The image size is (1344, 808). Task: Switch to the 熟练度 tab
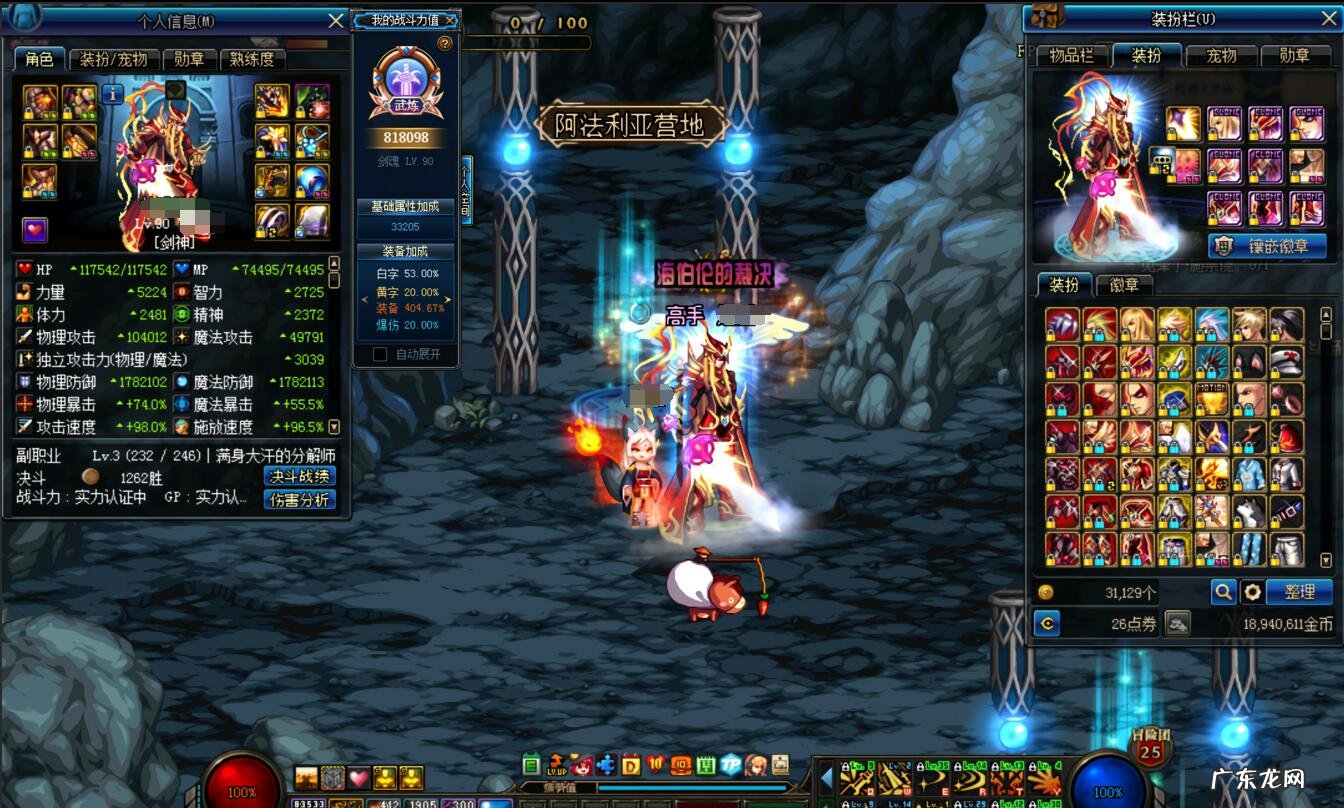(x=253, y=59)
